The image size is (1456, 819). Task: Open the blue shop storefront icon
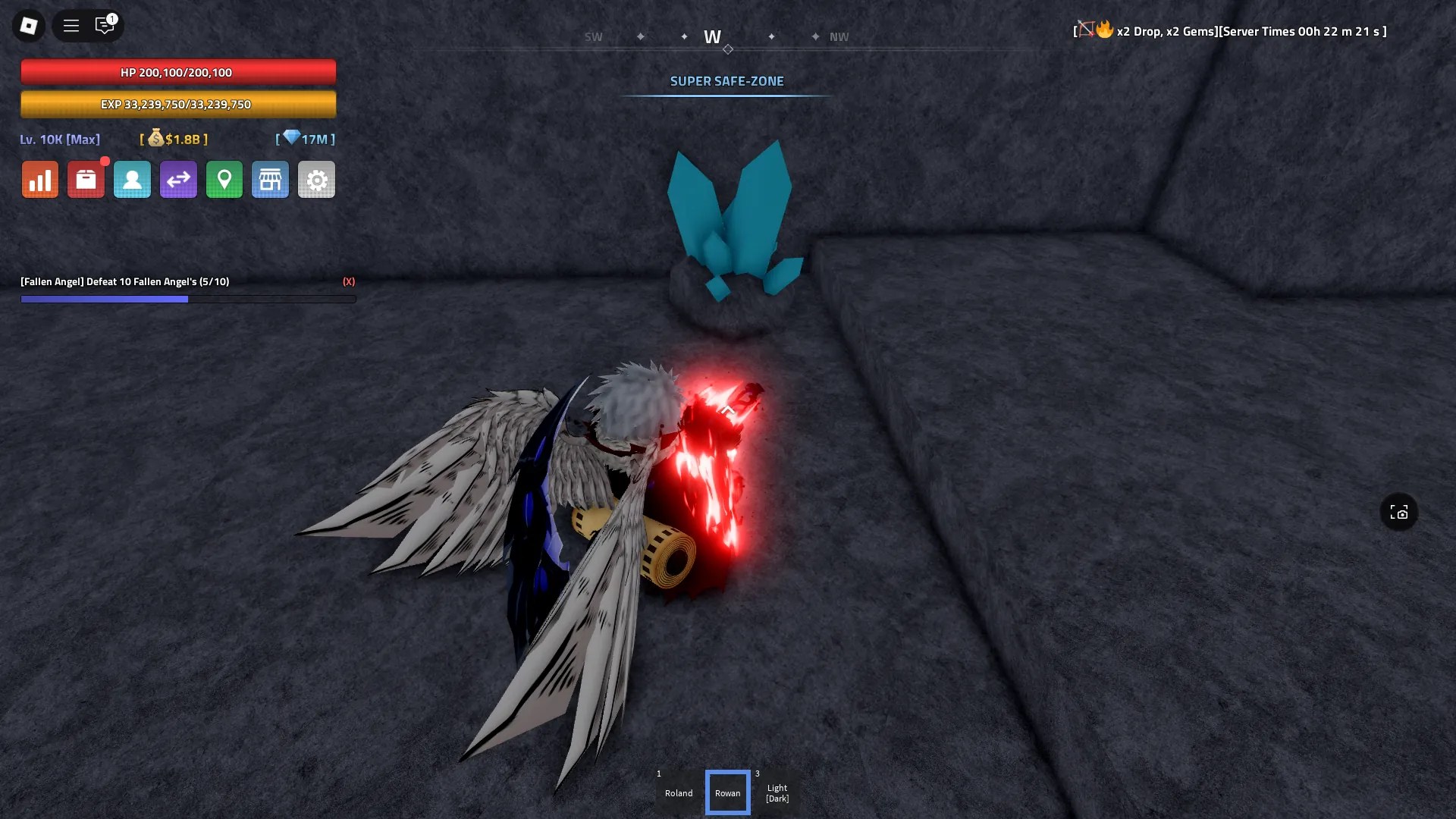click(x=271, y=179)
